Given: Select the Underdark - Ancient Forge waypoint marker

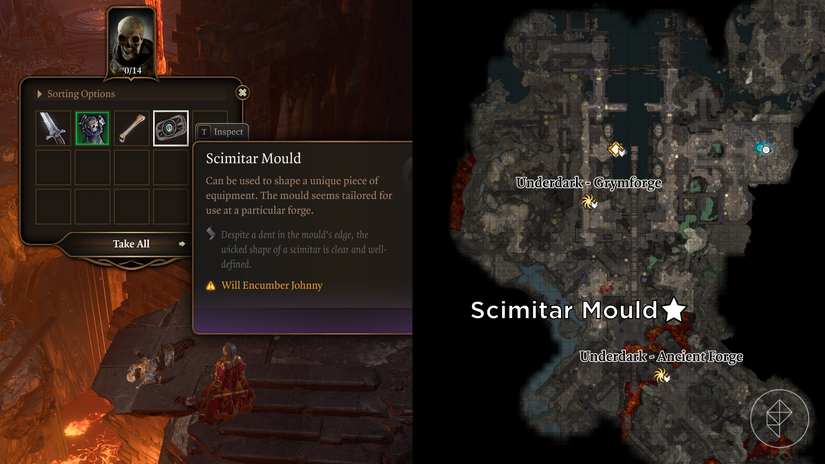Looking at the screenshot, I should click(x=661, y=376).
